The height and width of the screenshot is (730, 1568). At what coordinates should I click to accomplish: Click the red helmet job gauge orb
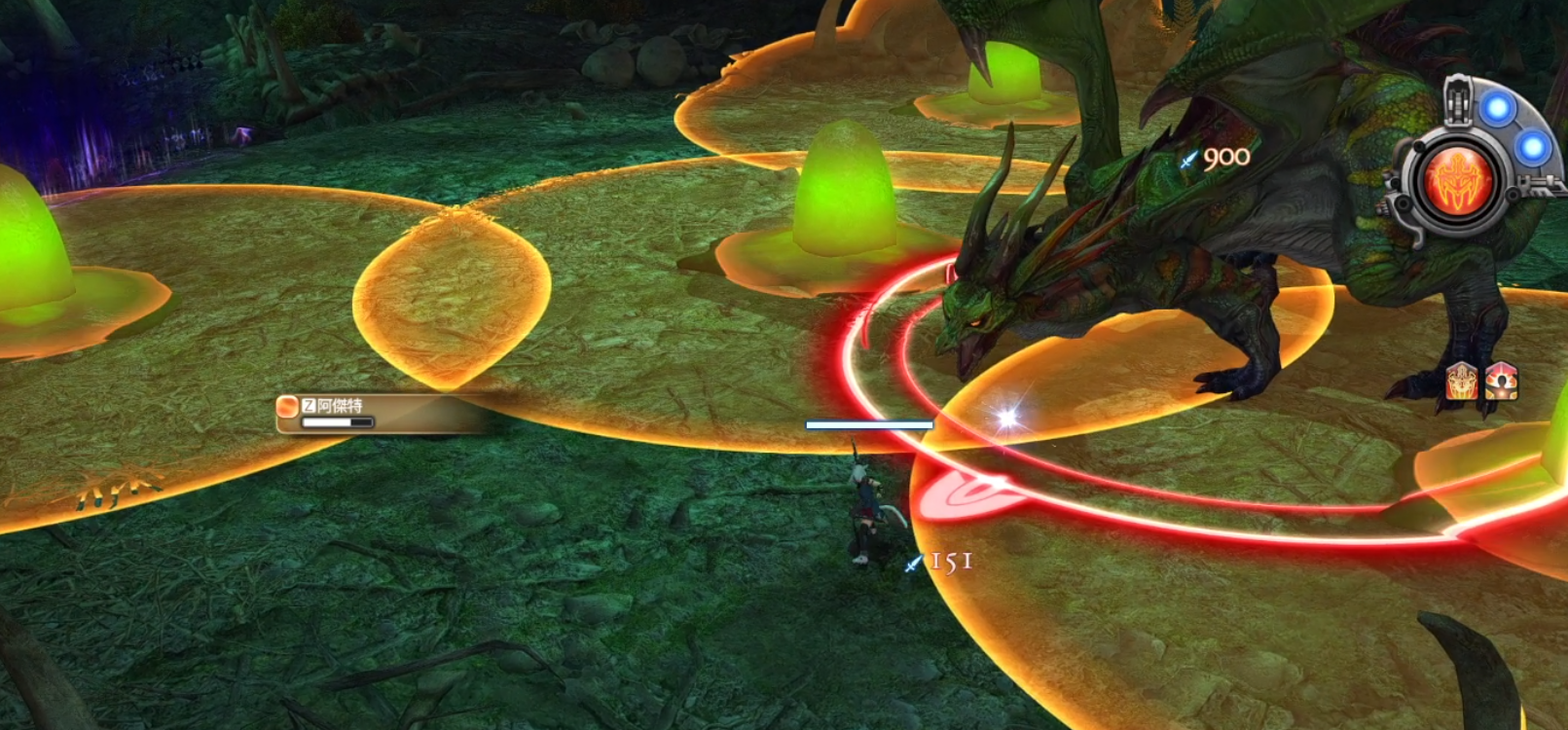pyautogui.click(x=1458, y=181)
